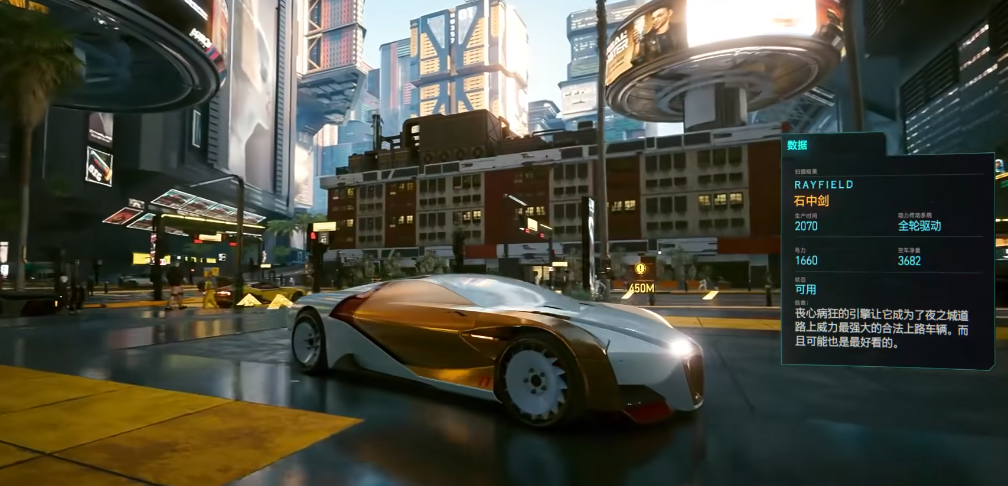The height and width of the screenshot is (486, 1008).
Task: Select the 数据 tab on the scan panel
Action: point(798,145)
